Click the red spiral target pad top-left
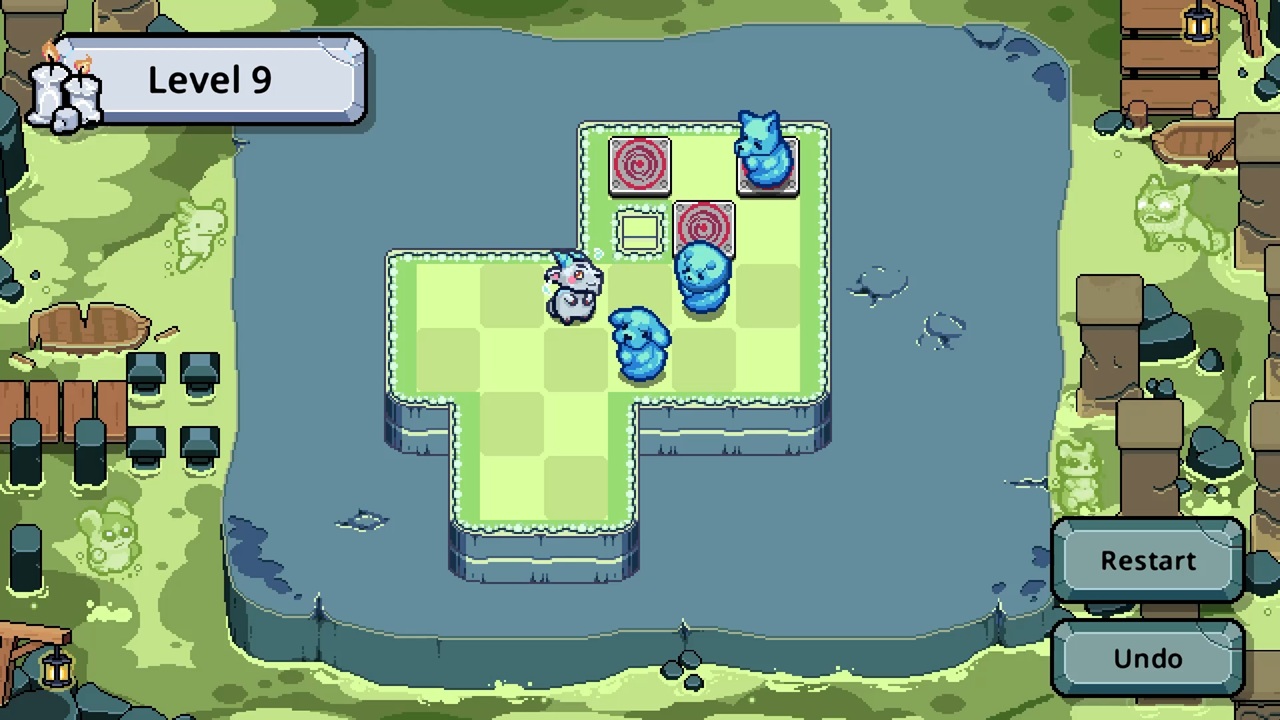 pyautogui.click(x=641, y=162)
